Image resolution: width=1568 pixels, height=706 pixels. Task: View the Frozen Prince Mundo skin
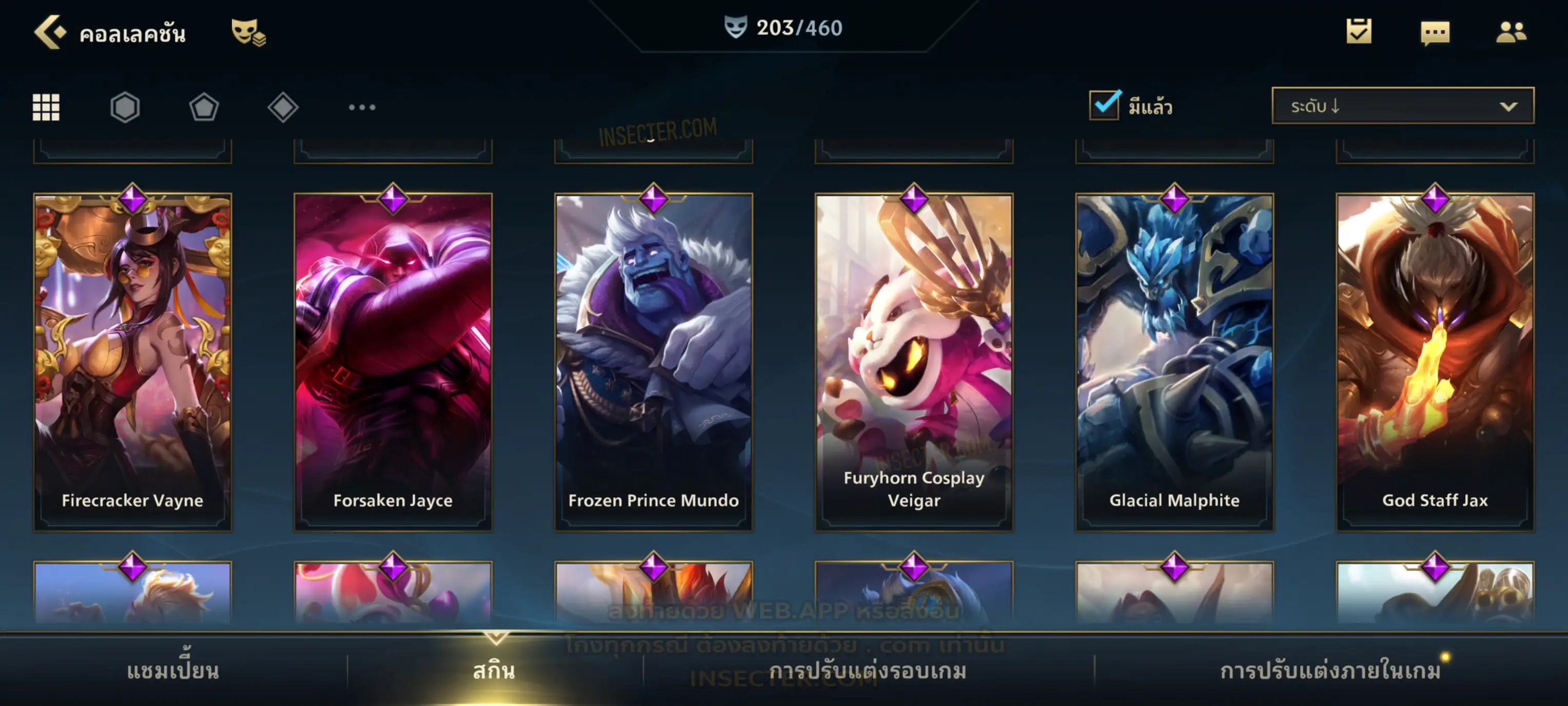coord(654,362)
